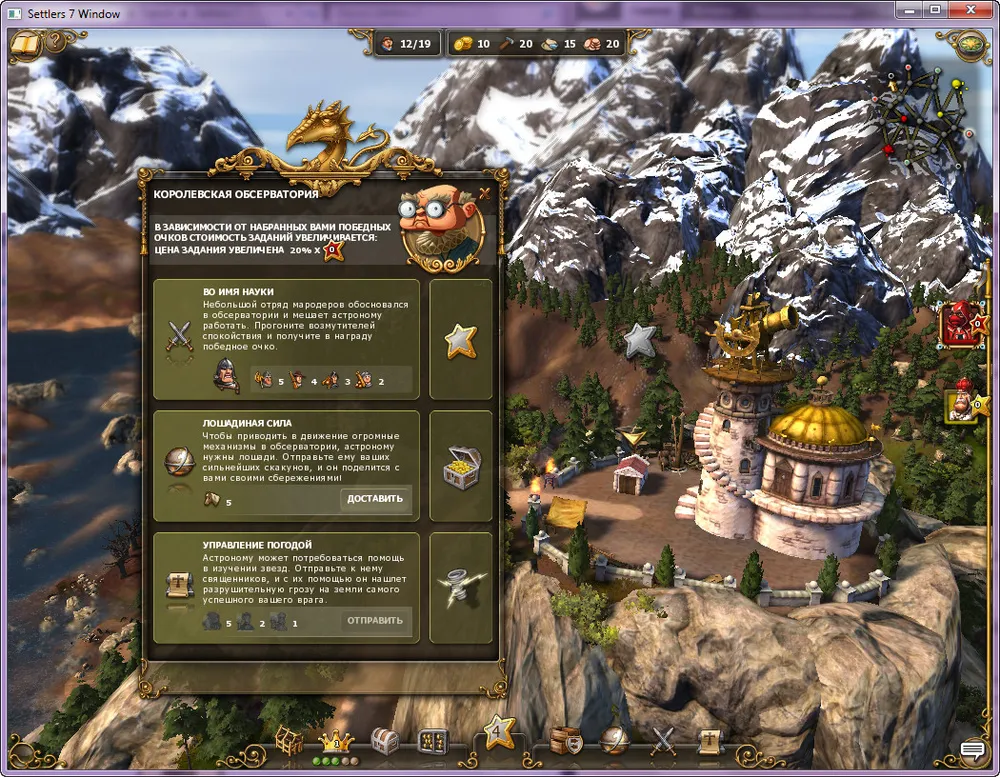Open the compass button above the minimap
The height and width of the screenshot is (777, 1000).
click(x=967, y=44)
